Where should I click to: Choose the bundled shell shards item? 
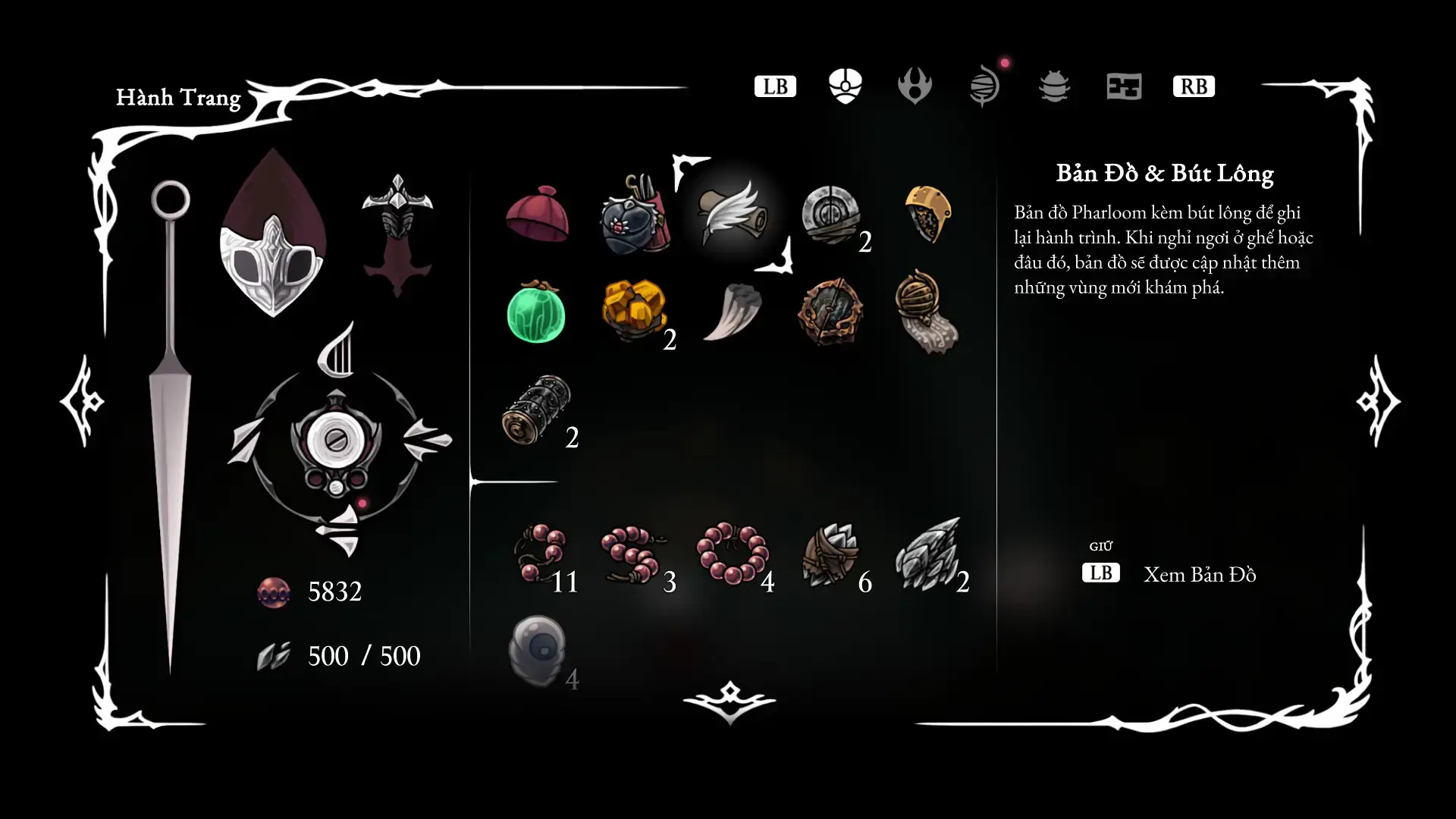(830, 555)
